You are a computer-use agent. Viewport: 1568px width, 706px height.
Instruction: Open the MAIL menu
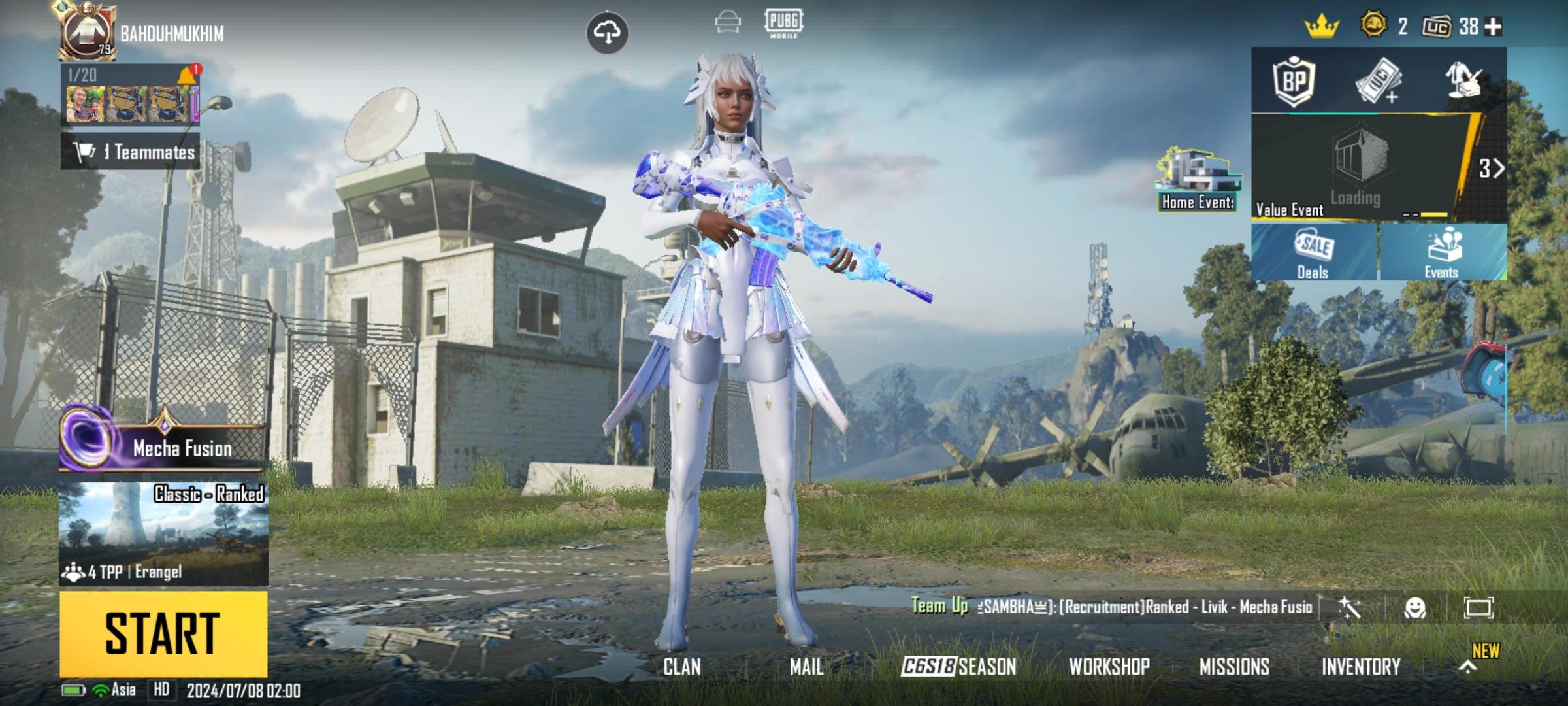807,667
